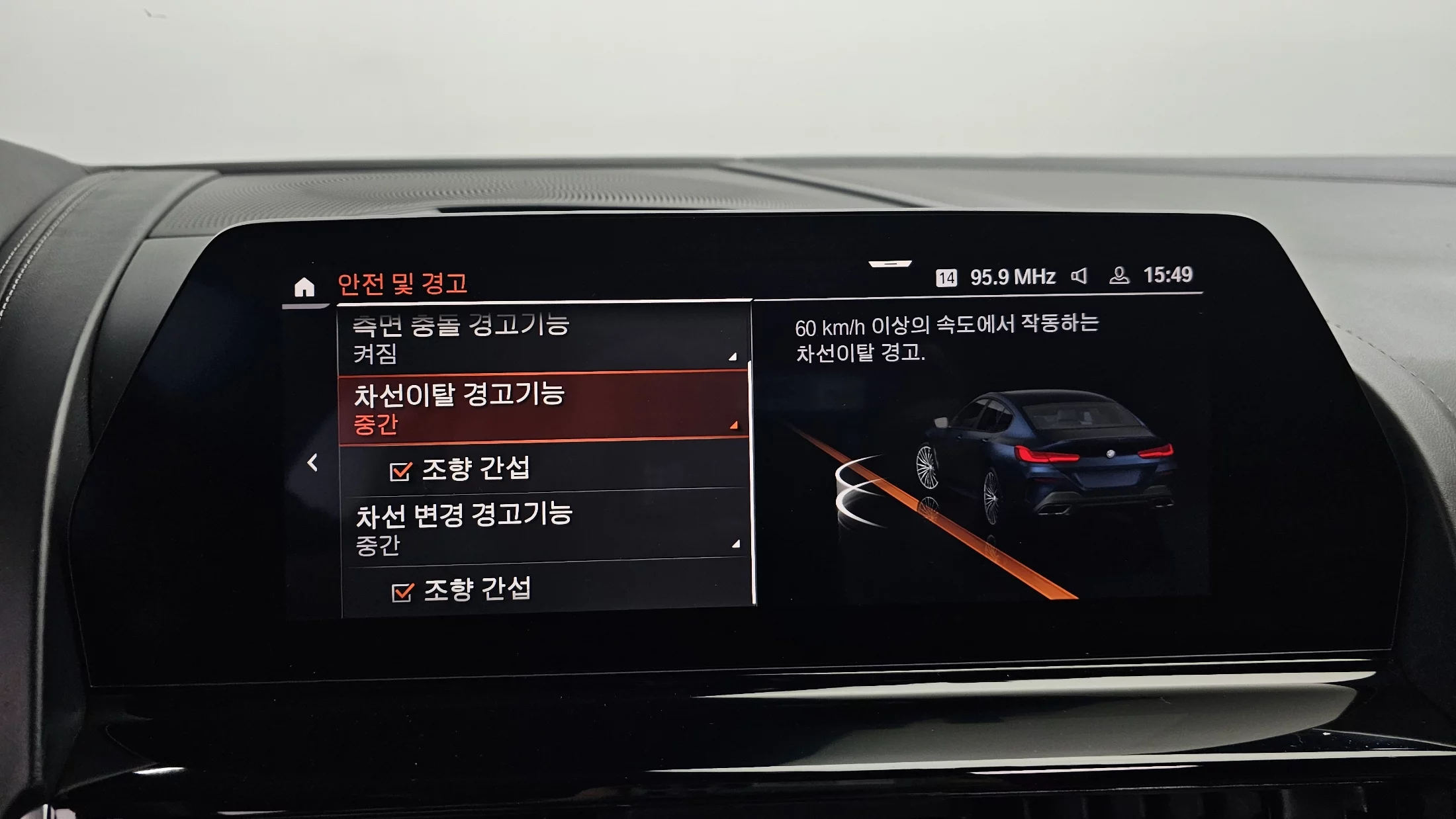Open the 차선 변경 경고기능 setting

tap(544, 528)
